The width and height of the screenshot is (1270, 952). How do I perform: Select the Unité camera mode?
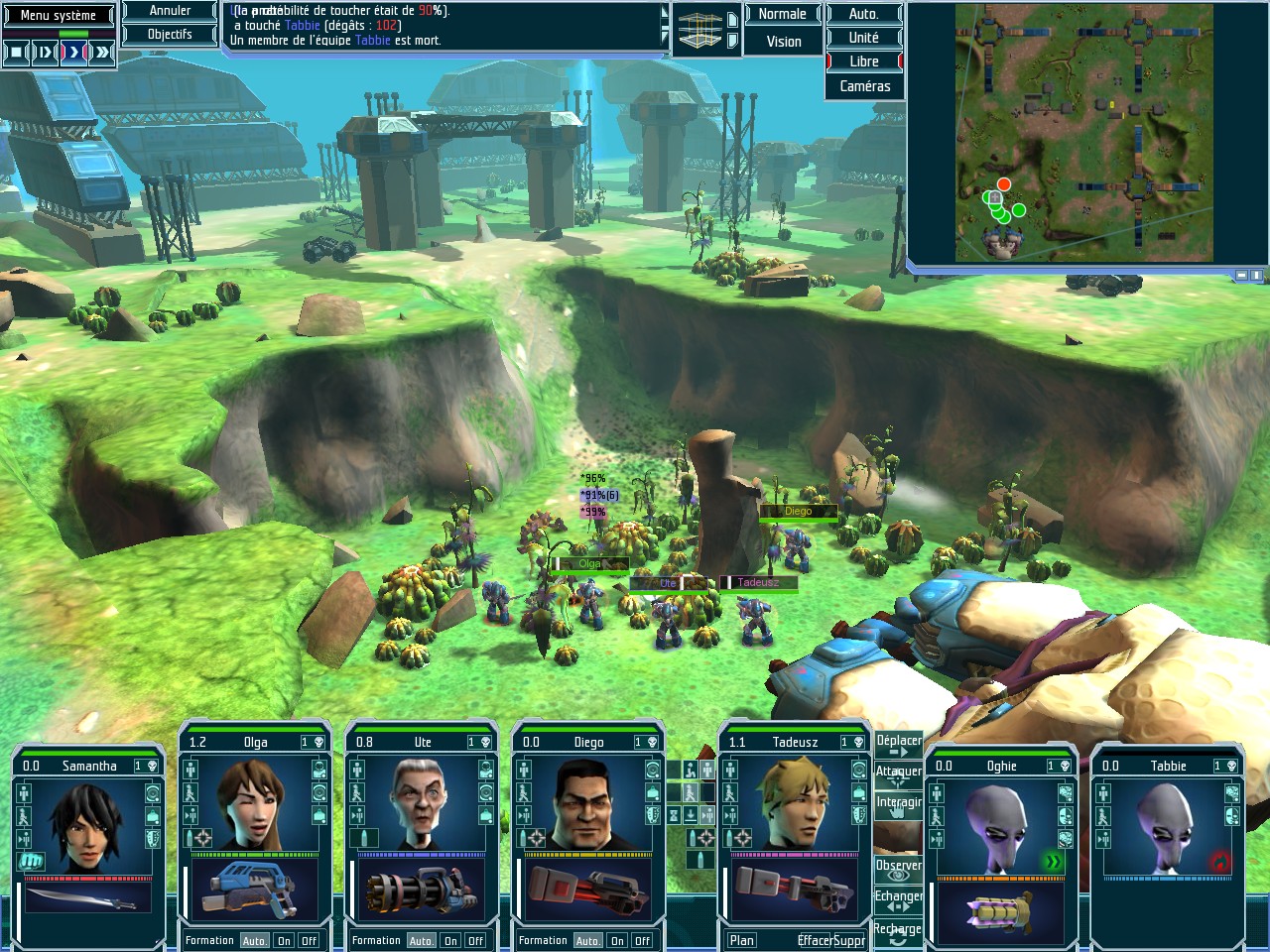pos(863,38)
